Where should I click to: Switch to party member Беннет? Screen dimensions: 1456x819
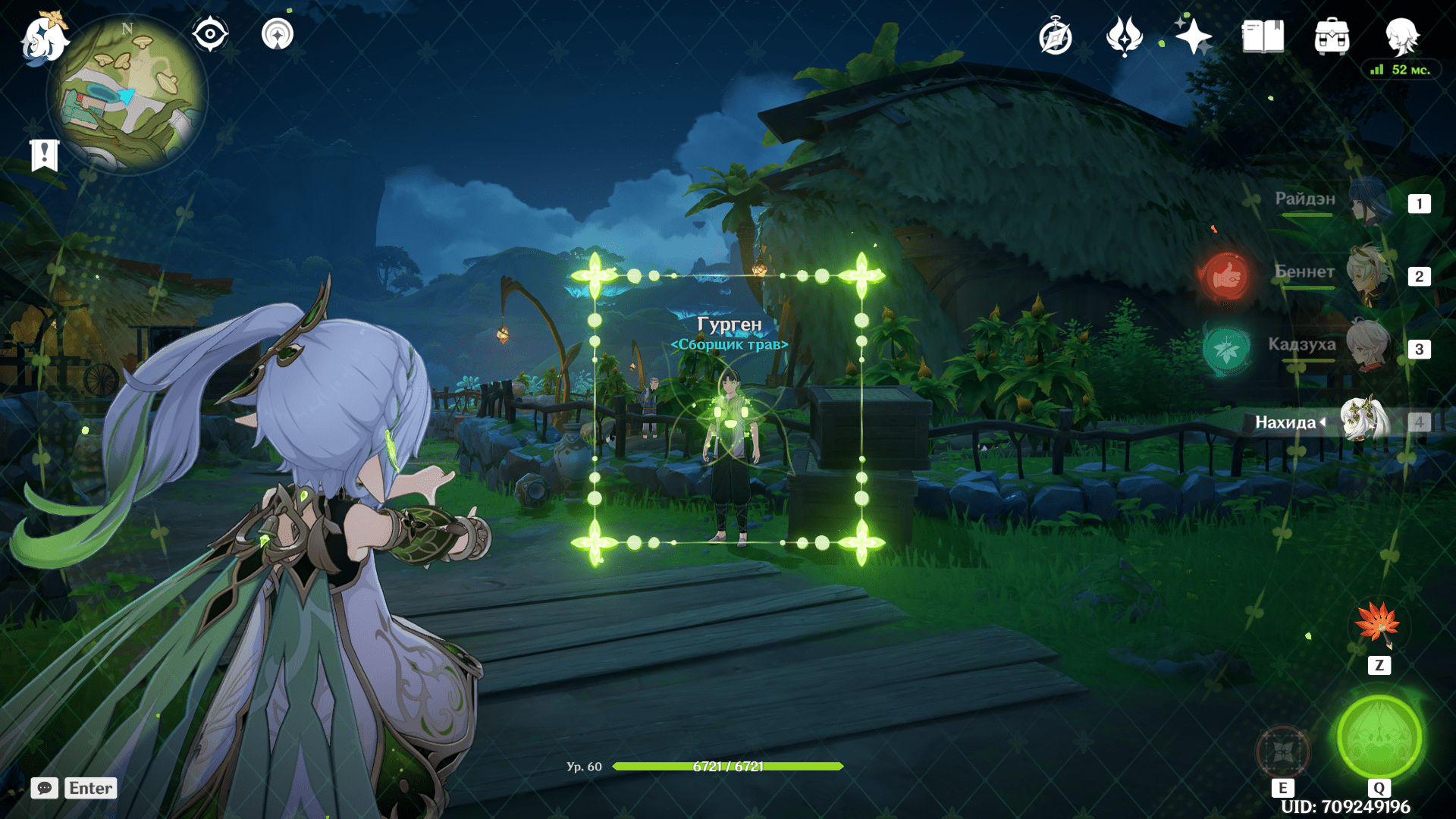[1367, 275]
